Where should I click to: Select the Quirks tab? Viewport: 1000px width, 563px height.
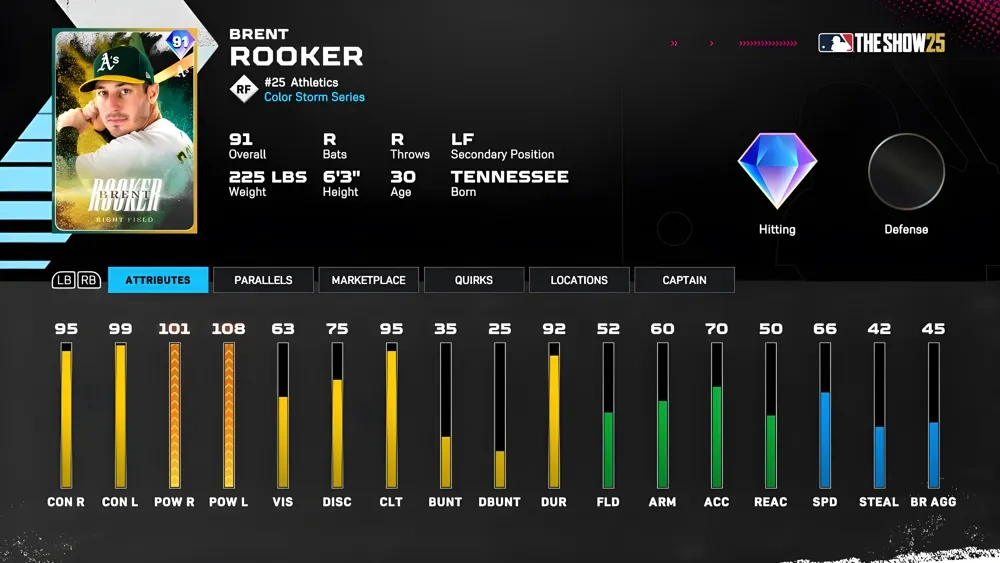pos(473,280)
